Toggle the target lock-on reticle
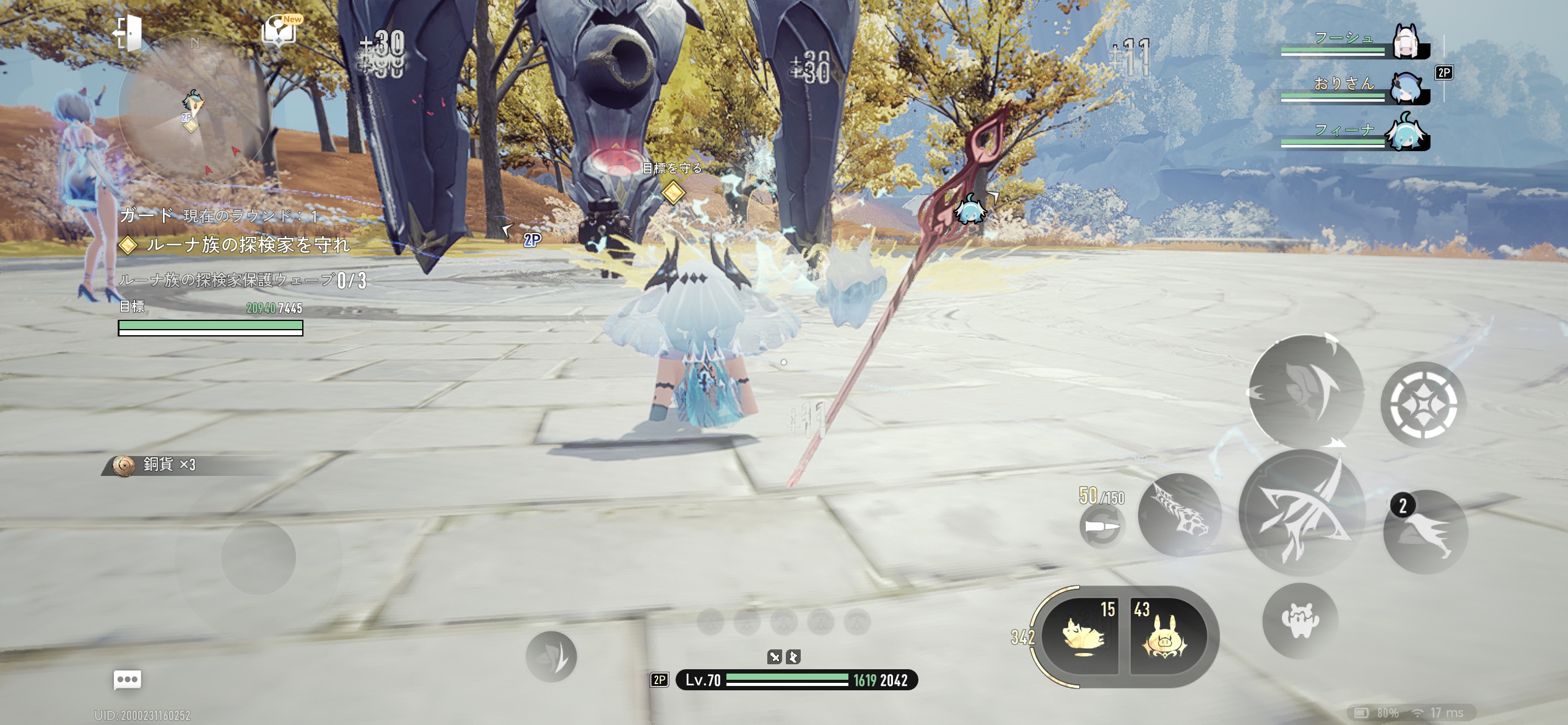The width and height of the screenshot is (1568, 725). (1422, 405)
